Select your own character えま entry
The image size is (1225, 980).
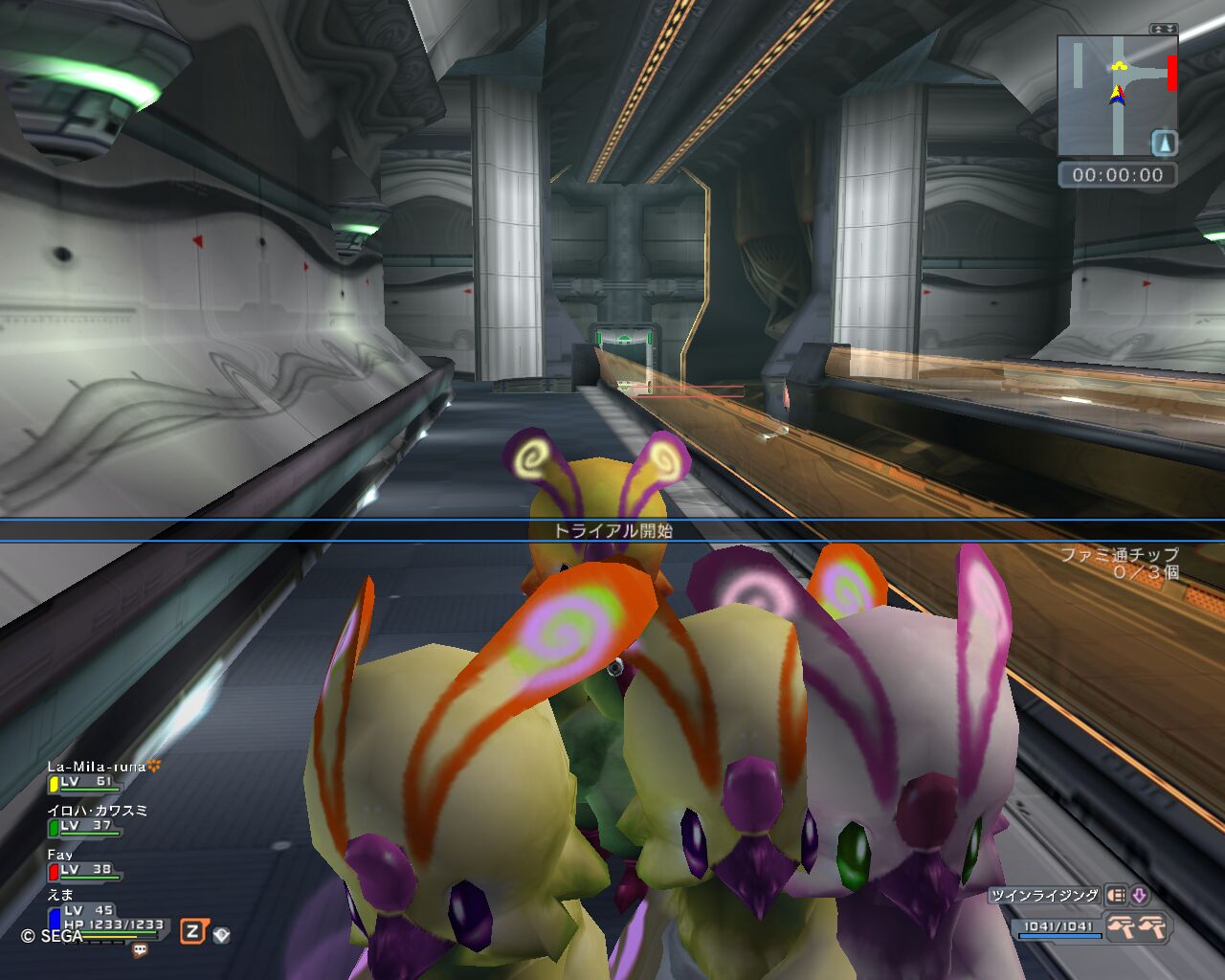pos(60,895)
